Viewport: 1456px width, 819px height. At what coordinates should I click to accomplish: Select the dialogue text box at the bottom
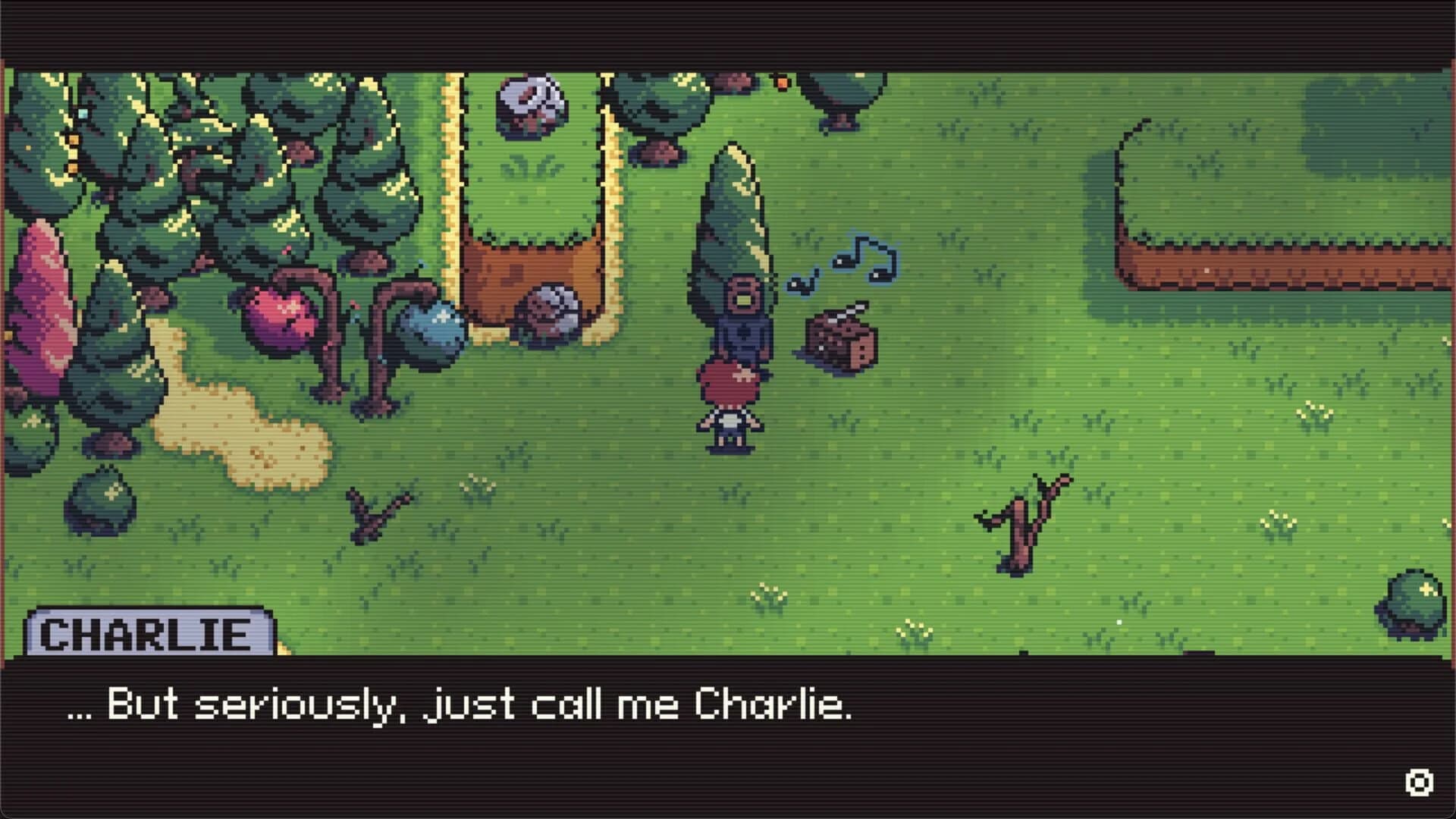pyautogui.click(x=728, y=728)
